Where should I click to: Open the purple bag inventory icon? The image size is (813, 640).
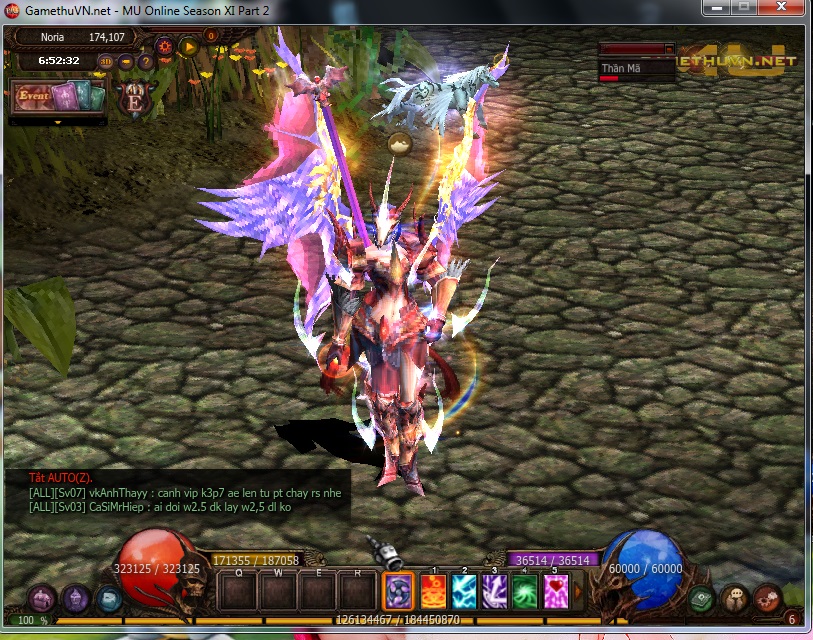pyautogui.click(x=42, y=598)
